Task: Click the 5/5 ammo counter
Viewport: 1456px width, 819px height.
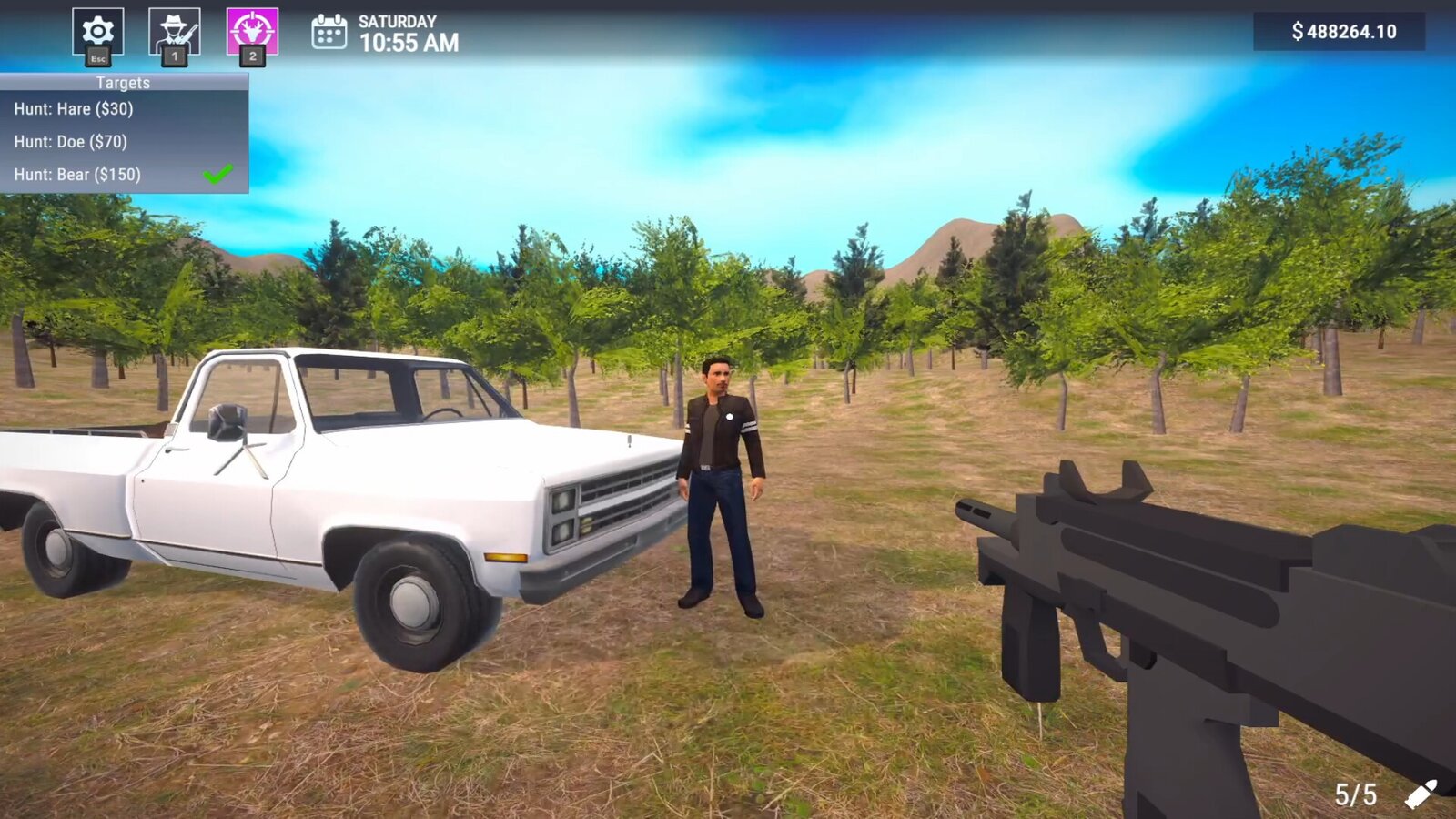Action: click(1355, 793)
